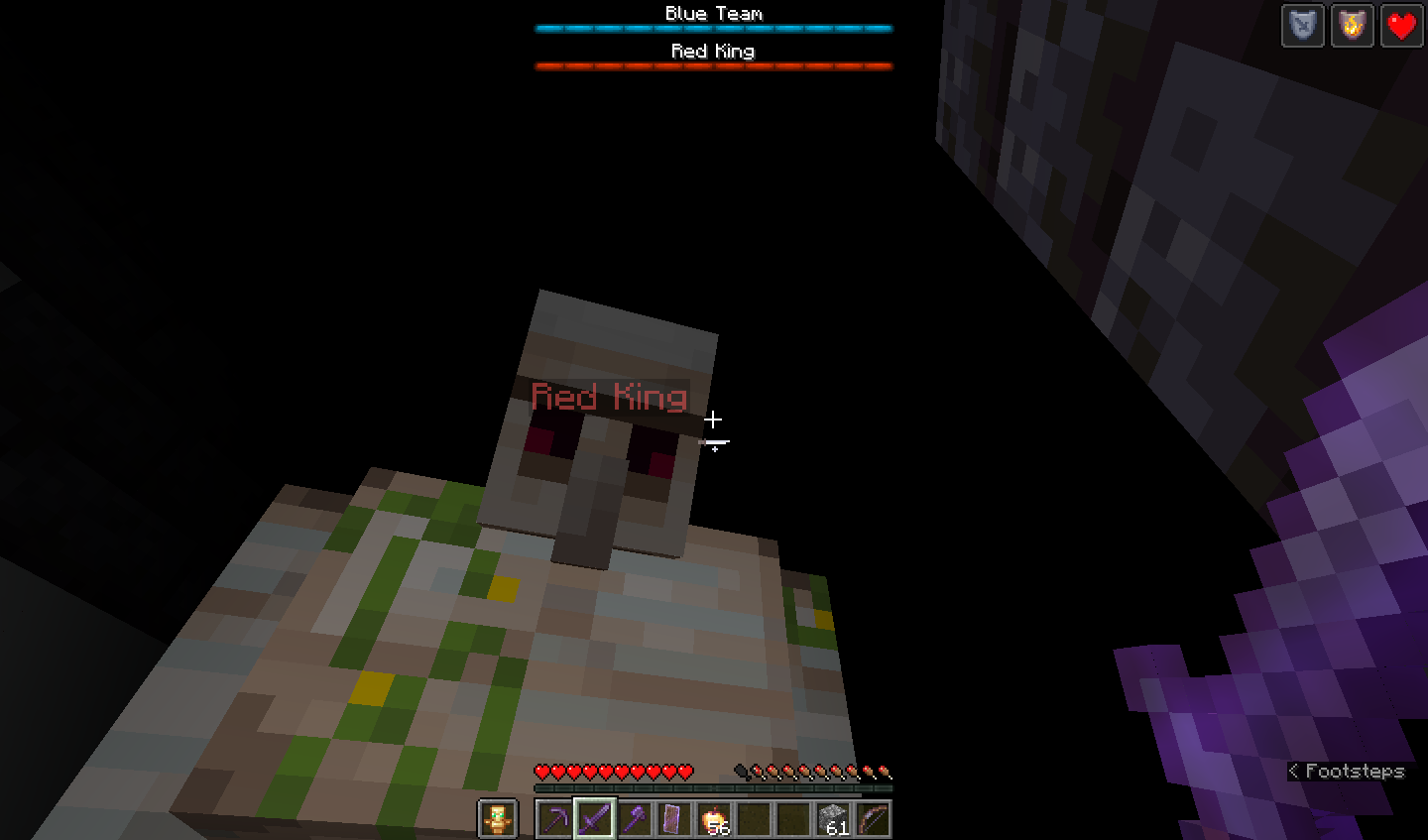
Task: Select the netherite pickaxe hotbar slot
Action: pos(553,817)
